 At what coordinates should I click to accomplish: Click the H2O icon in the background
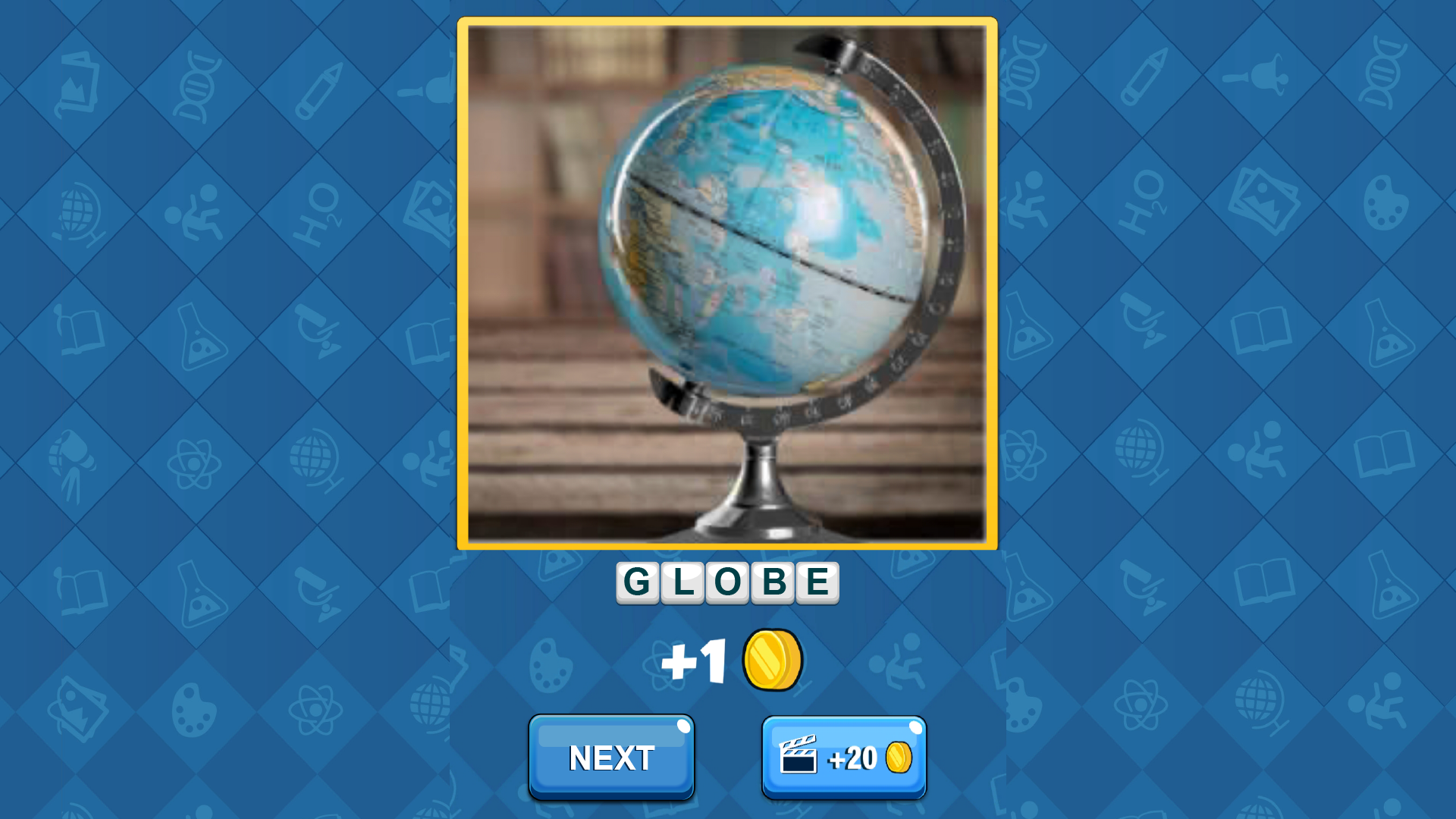pos(318,212)
